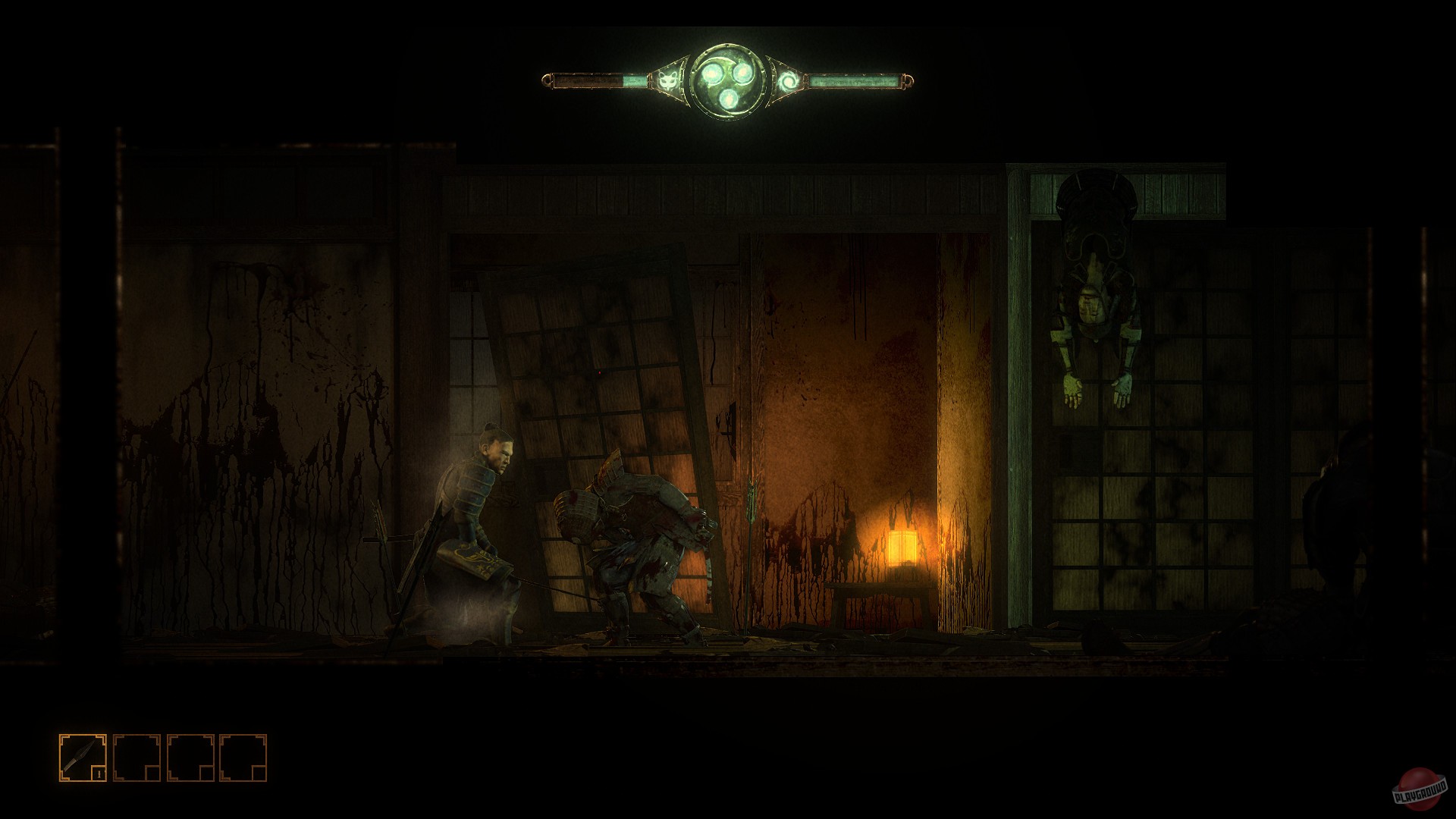The width and height of the screenshot is (1456, 819).
Task: Click the upper-right glowing orb in the gauge
Action: (x=742, y=72)
